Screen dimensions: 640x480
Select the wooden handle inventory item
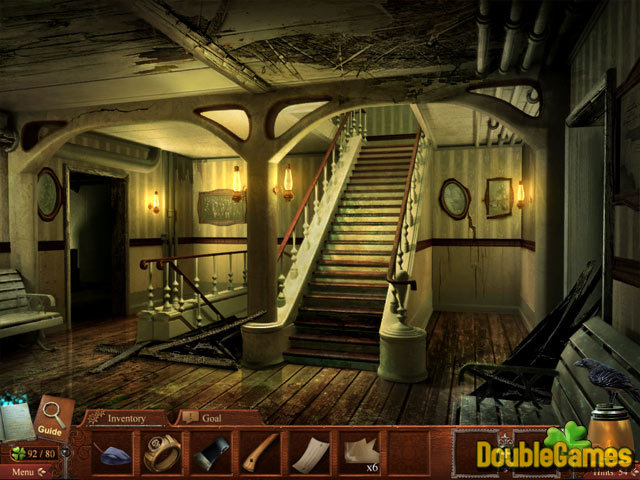tap(260, 452)
